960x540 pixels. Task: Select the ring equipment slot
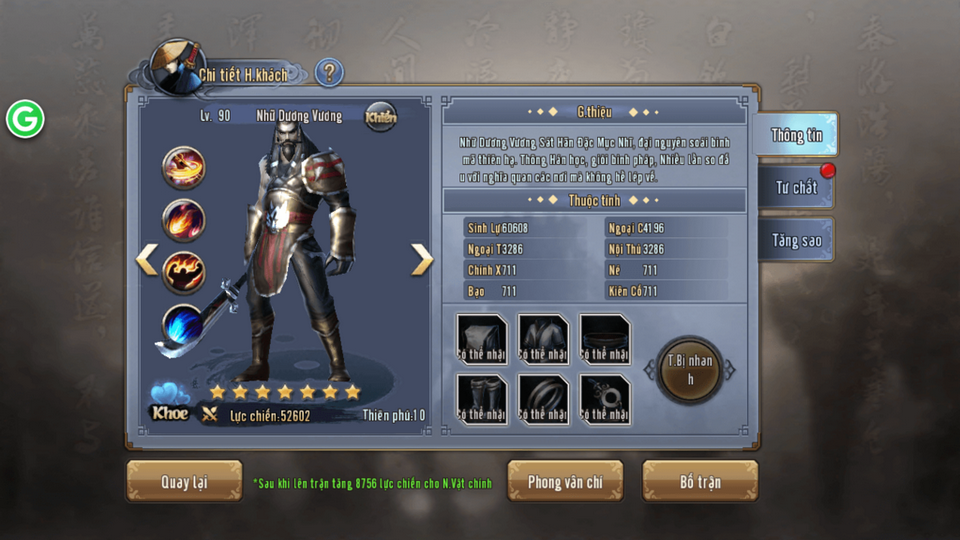(543, 399)
